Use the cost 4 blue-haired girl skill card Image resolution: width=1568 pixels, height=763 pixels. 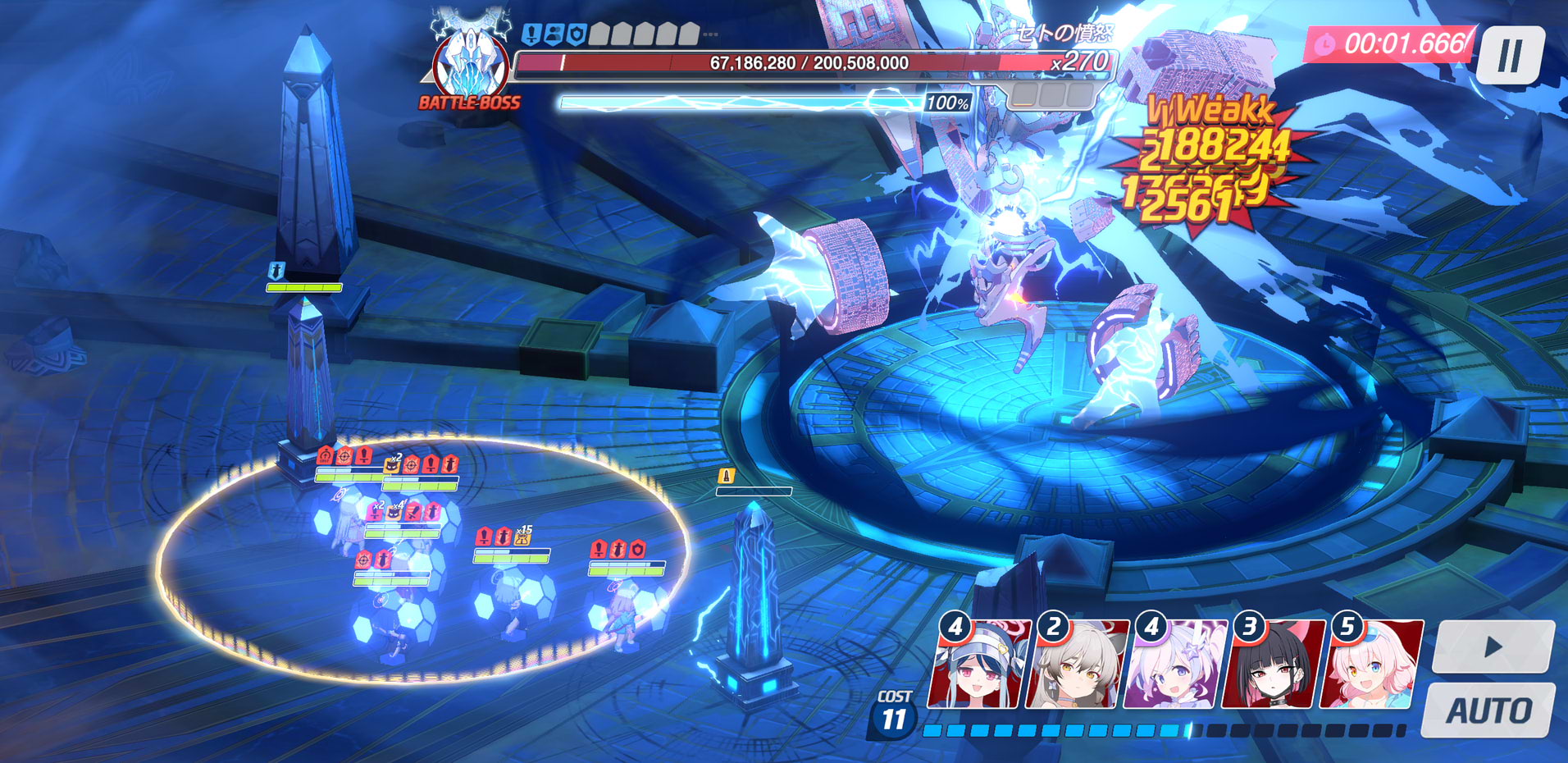978,666
